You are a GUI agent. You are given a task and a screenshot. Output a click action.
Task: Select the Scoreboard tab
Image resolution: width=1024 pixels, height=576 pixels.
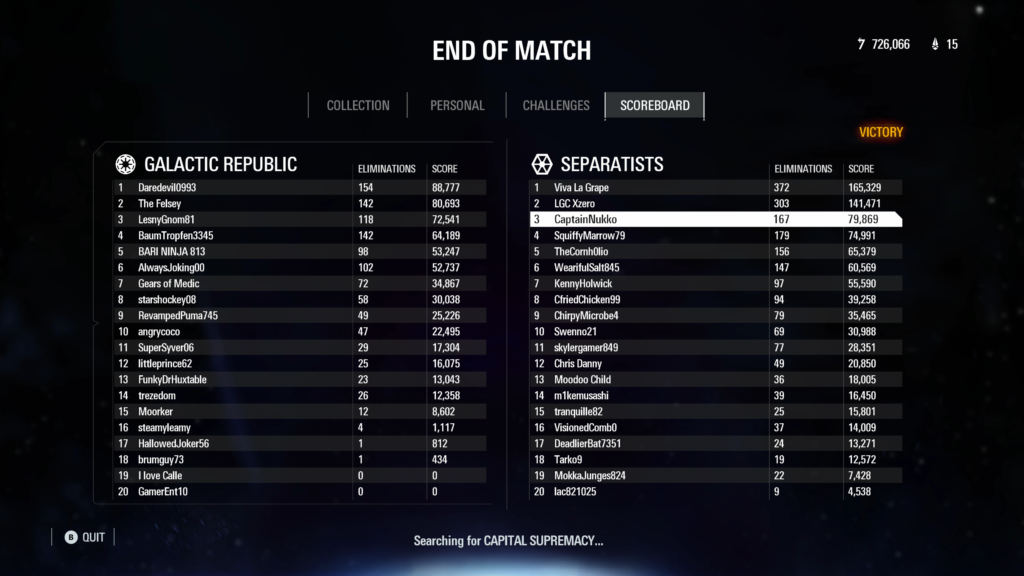point(654,105)
